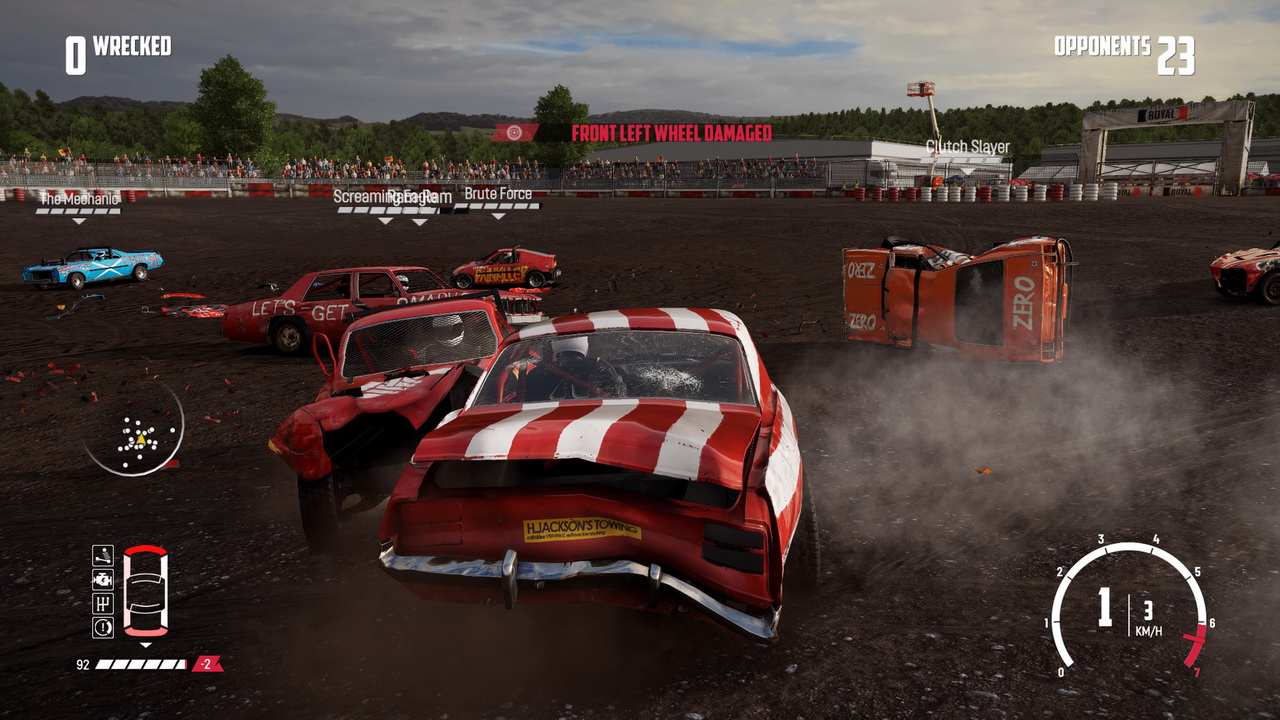Click the red wheel damage alert icon
This screenshot has height=720, width=1280.
(x=515, y=133)
